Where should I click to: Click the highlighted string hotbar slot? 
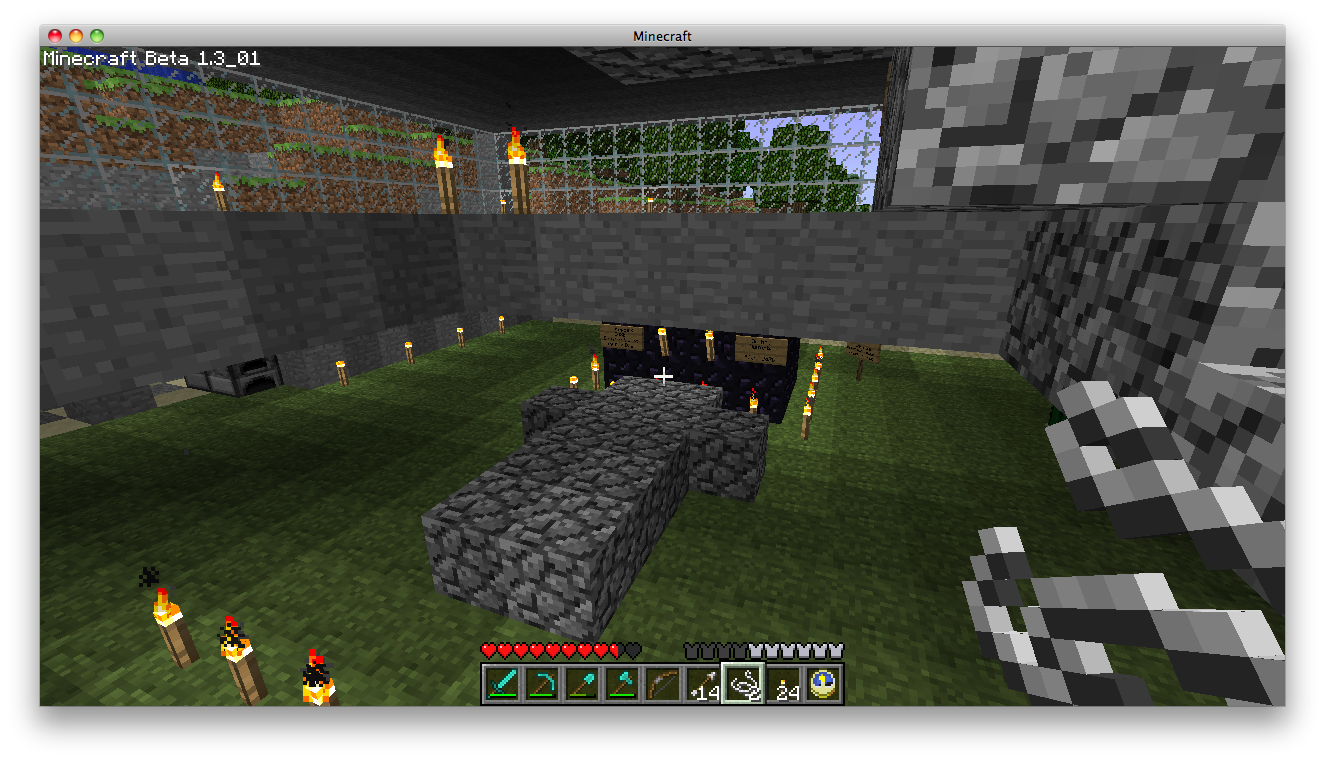point(742,685)
